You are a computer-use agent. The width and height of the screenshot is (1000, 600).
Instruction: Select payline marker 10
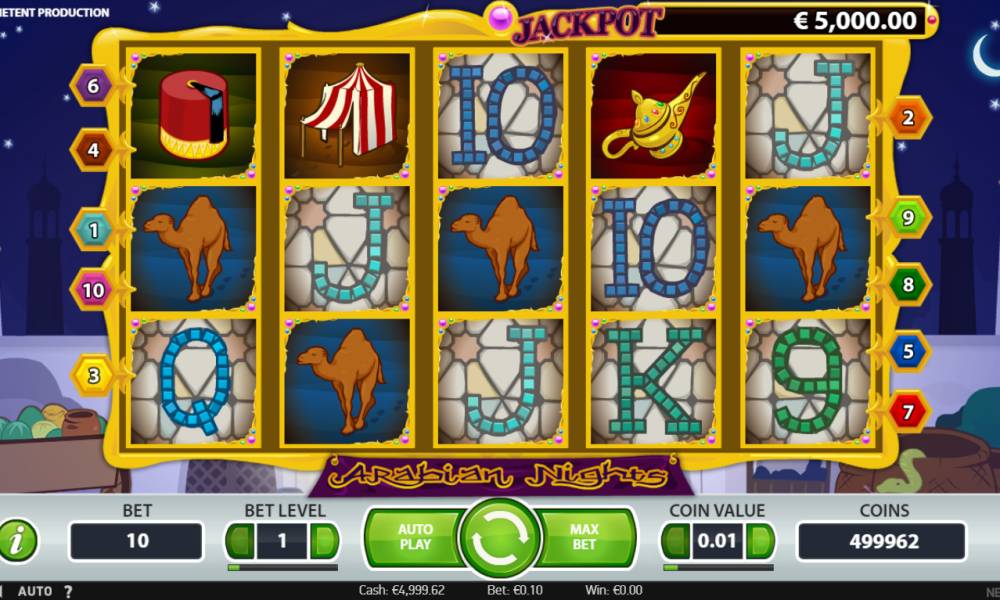[x=93, y=290]
